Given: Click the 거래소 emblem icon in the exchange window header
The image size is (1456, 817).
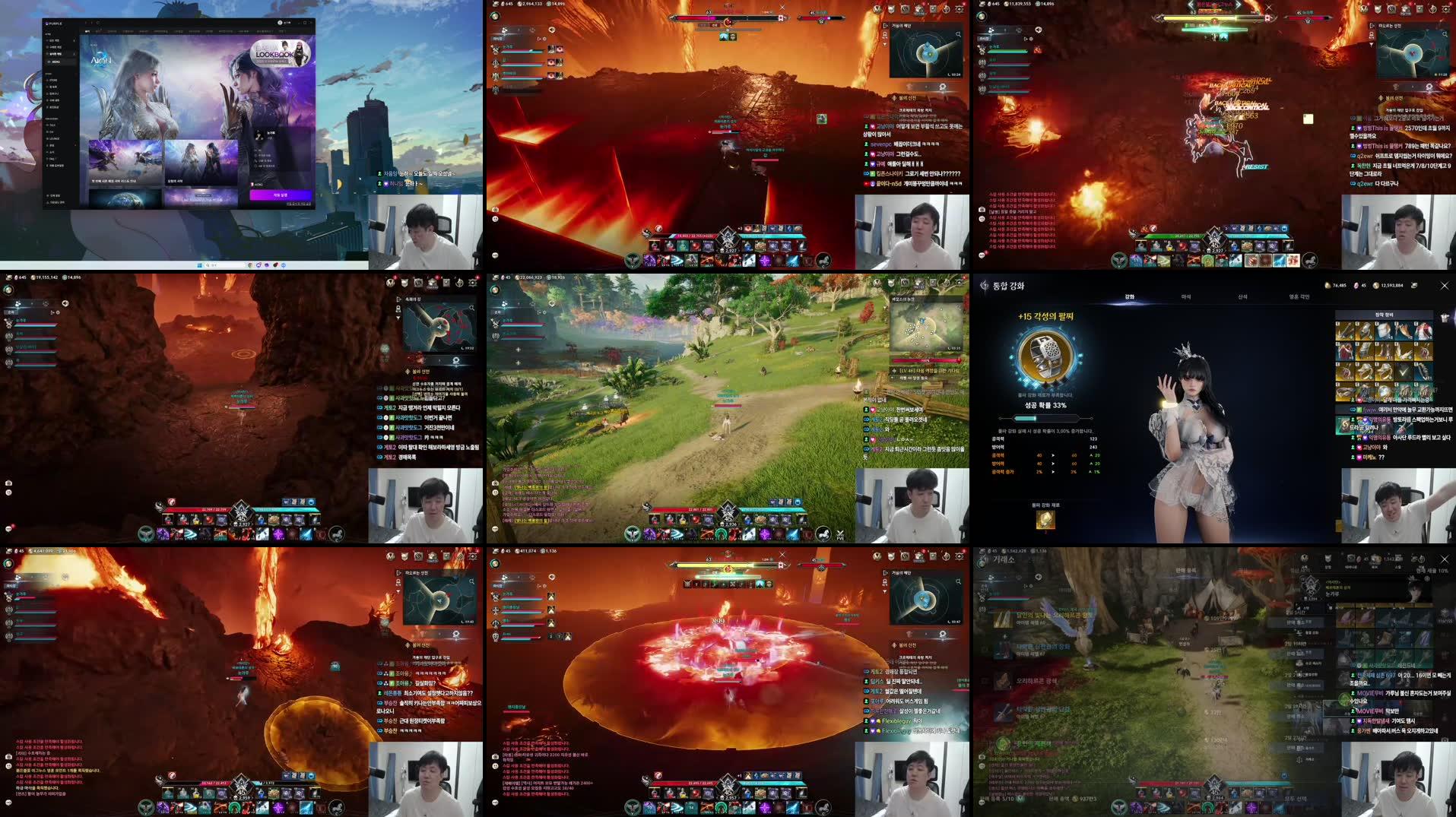Looking at the screenshot, I should pyautogui.click(x=982, y=560).
